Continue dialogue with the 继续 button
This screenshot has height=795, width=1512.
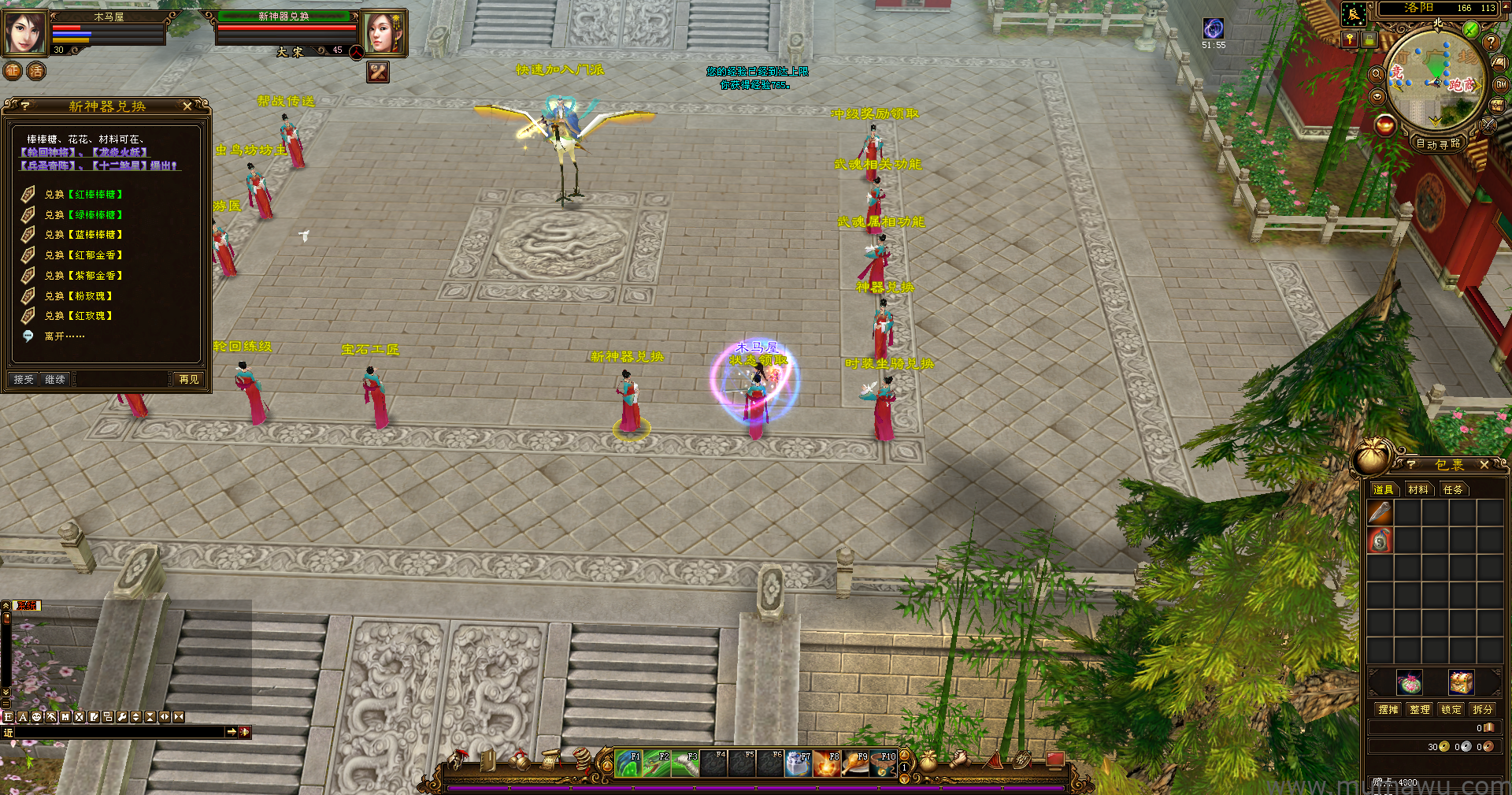click(55, 380)
